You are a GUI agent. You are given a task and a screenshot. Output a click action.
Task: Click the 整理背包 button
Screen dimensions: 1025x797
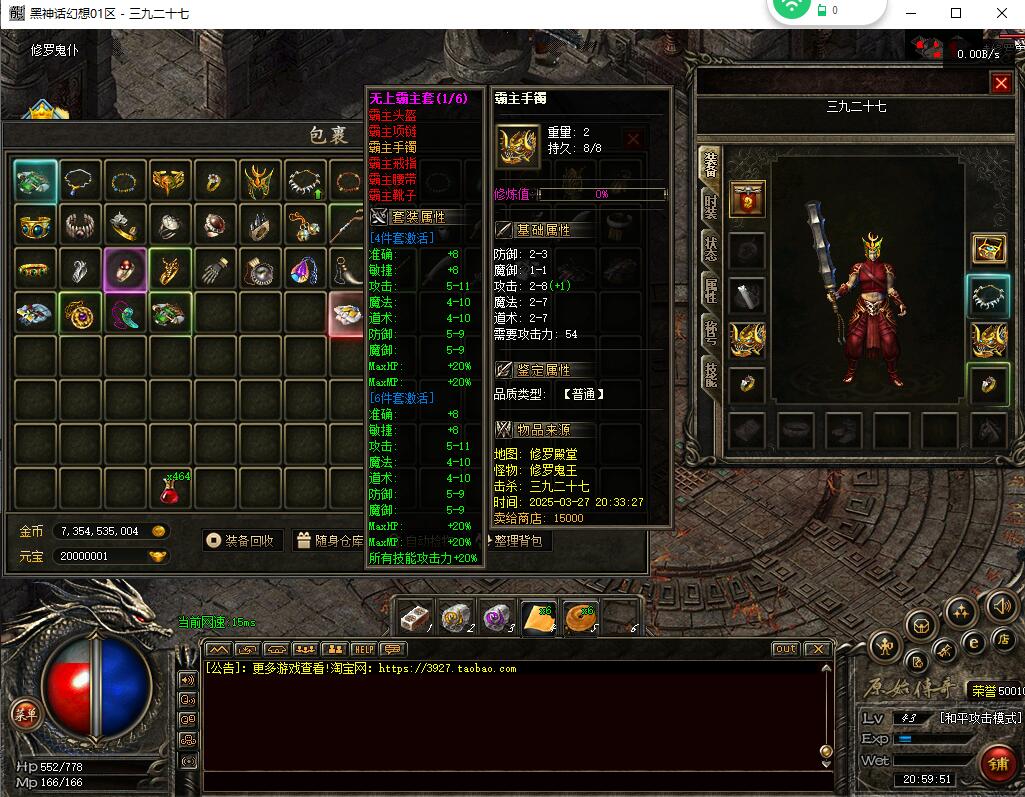pos(519,541)
